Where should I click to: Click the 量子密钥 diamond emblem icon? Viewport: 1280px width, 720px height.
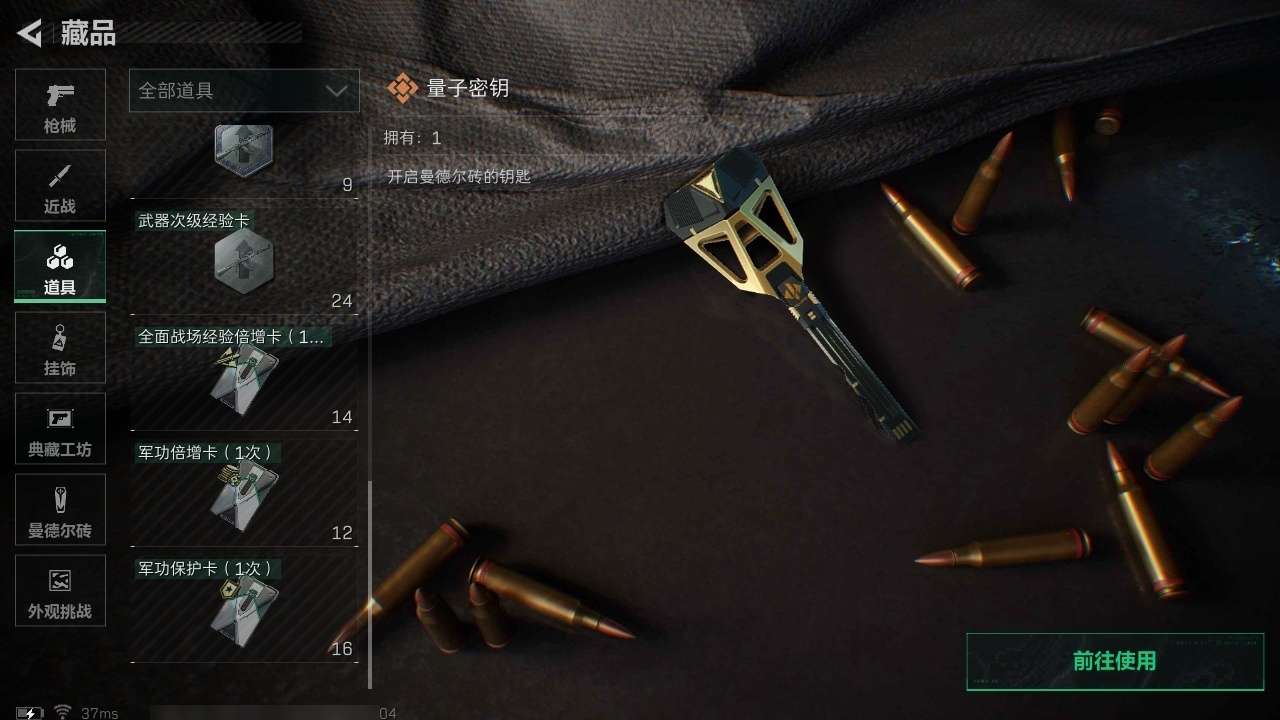pos(404,87)
